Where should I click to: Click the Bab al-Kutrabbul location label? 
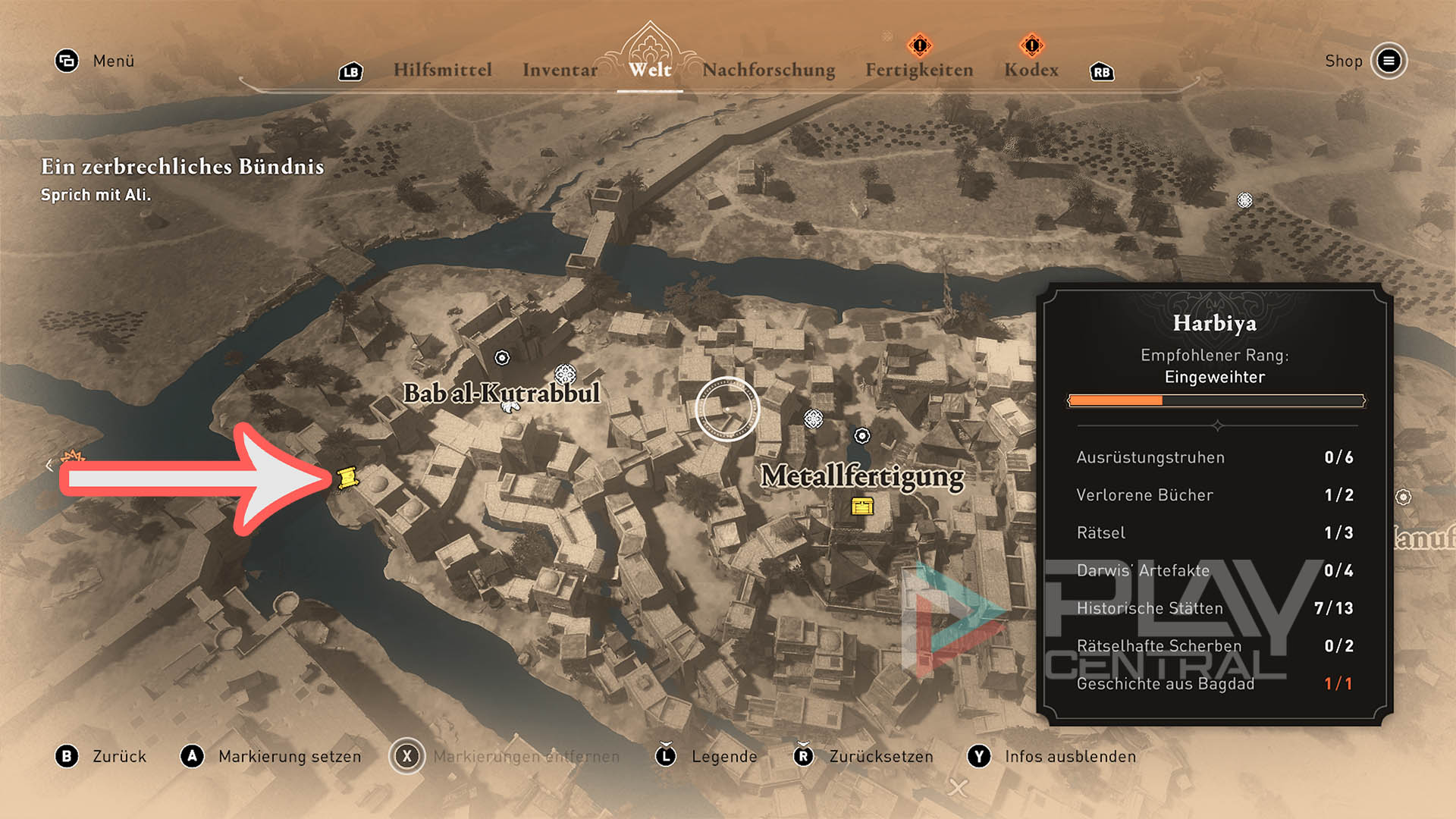(x=500, y=393)
